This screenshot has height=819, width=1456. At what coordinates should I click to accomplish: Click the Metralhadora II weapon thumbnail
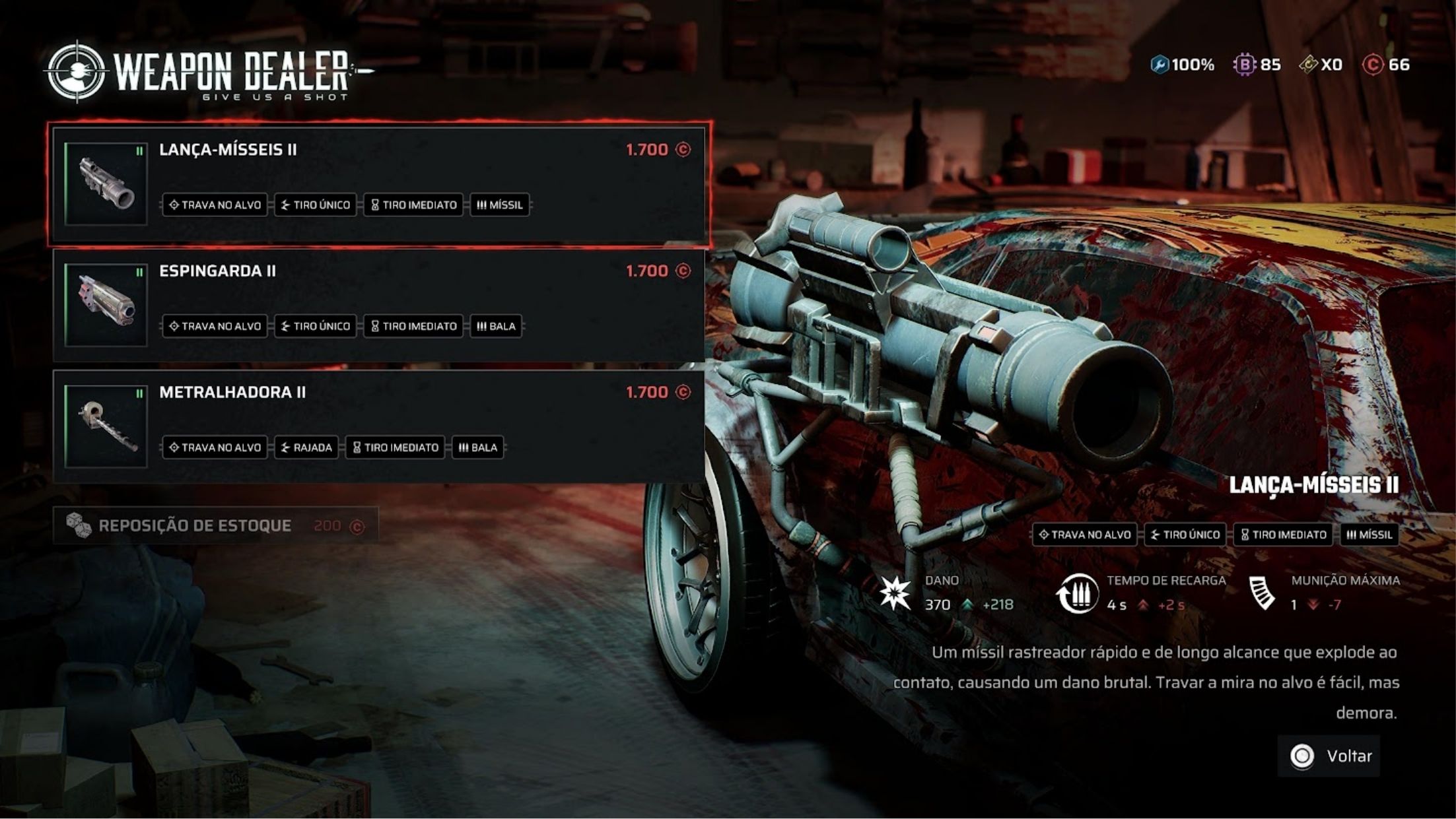click(106, 426)
